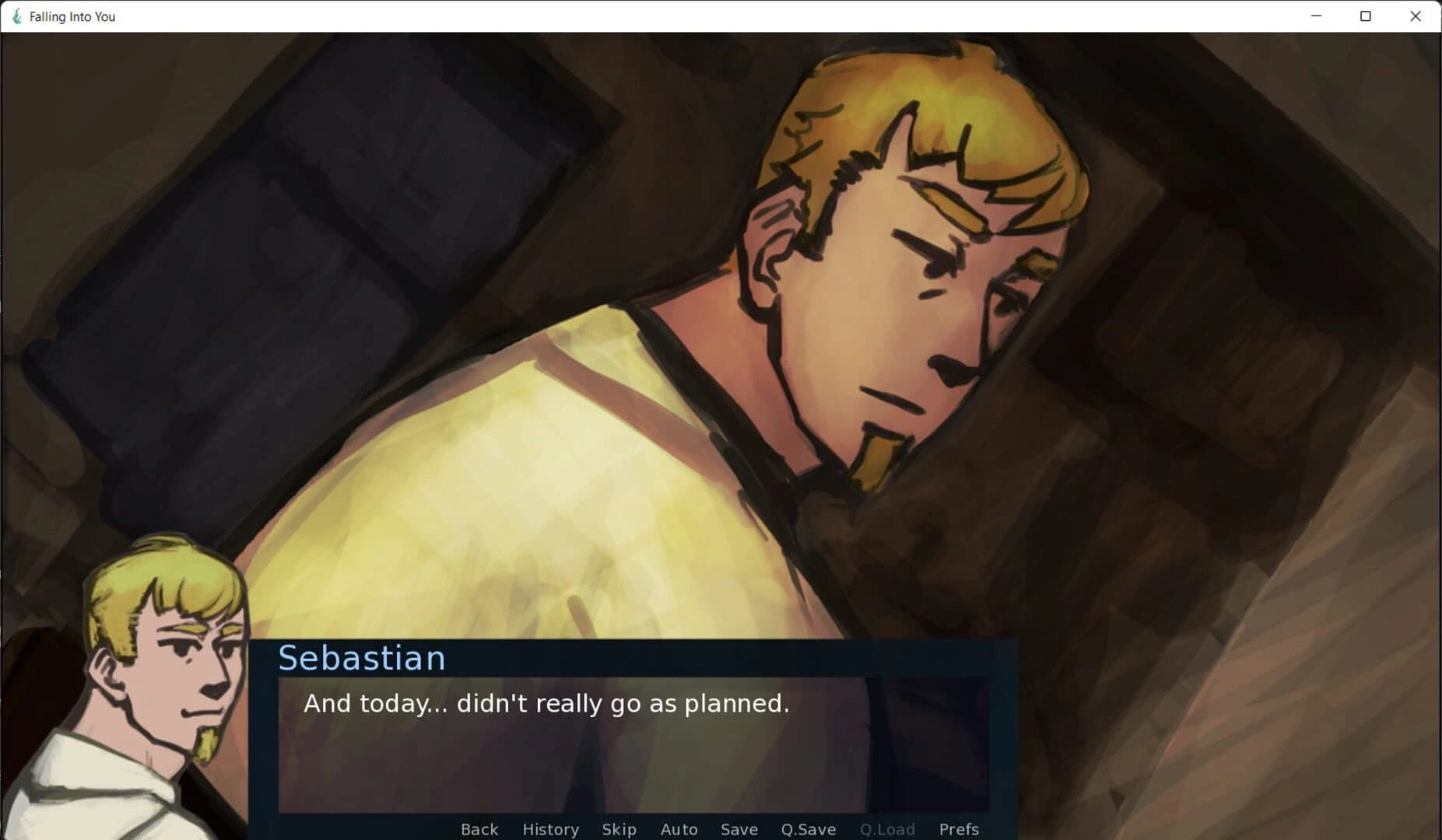This screenshot has height=840, width=1442.
Task: Go Back to the previous dialogue line
Action: 479,829
